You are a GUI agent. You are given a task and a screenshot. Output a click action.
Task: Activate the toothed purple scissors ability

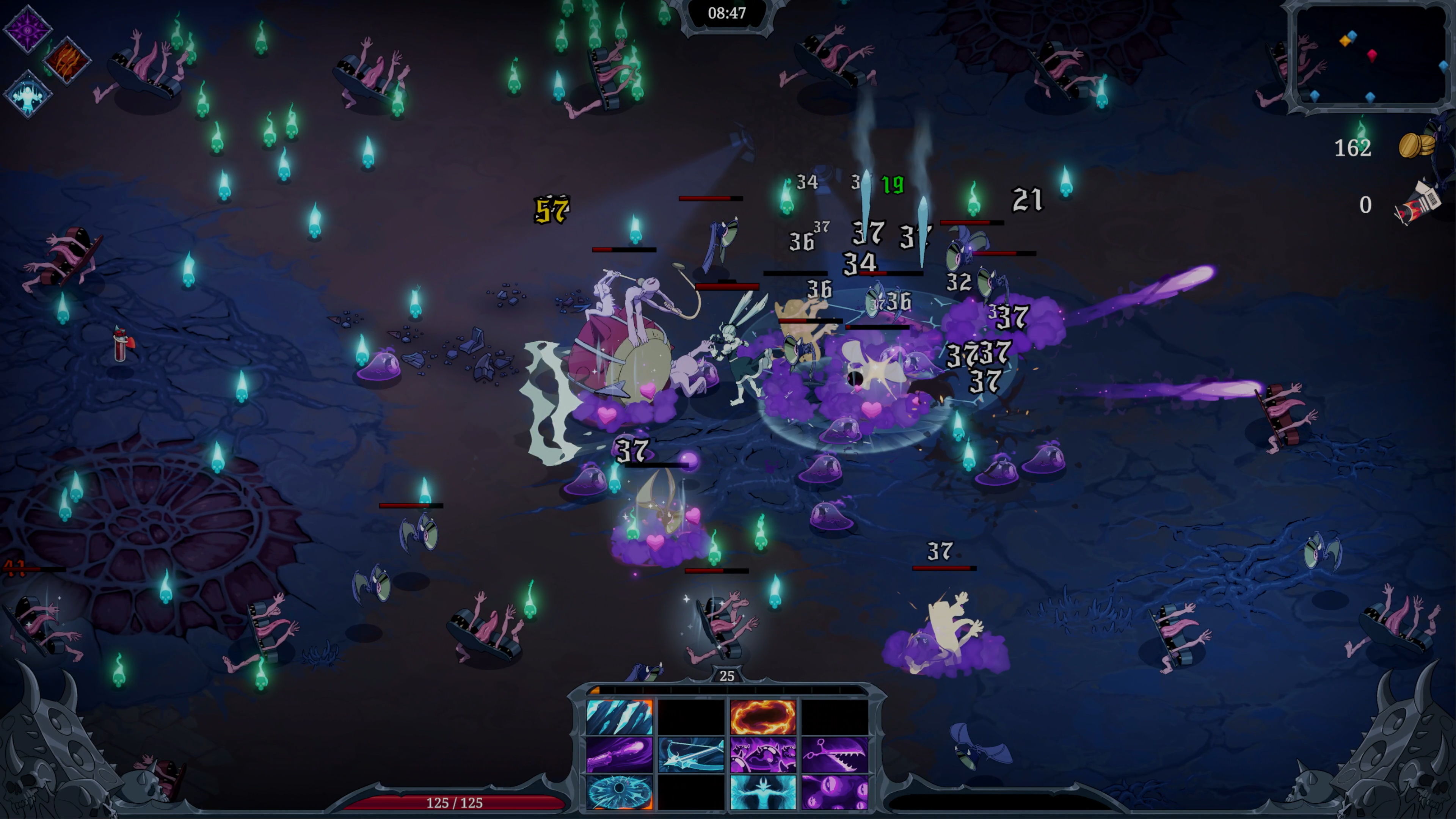pyautogui.click(x=834, y=754)
